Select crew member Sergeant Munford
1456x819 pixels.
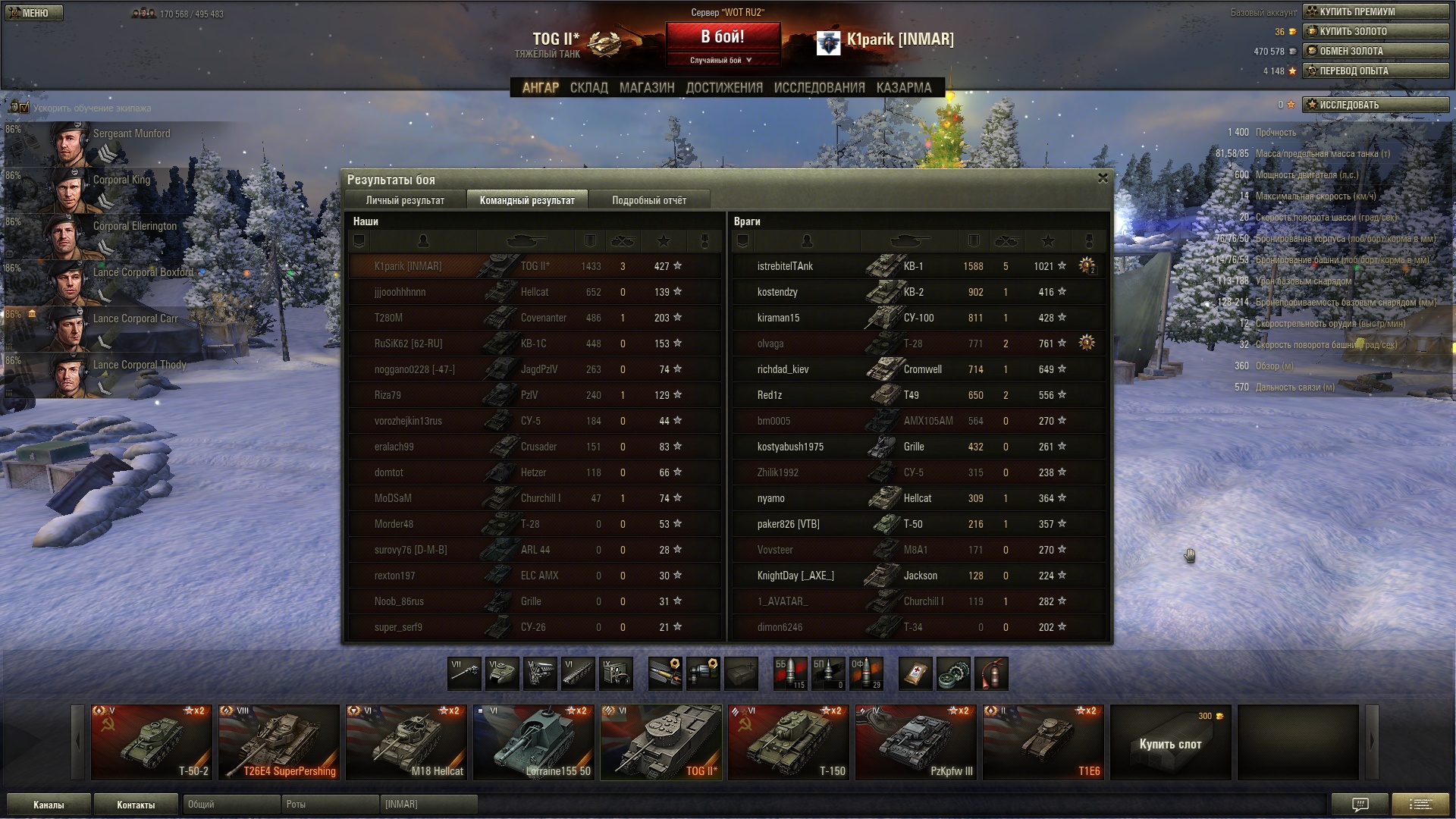(114, 144)
